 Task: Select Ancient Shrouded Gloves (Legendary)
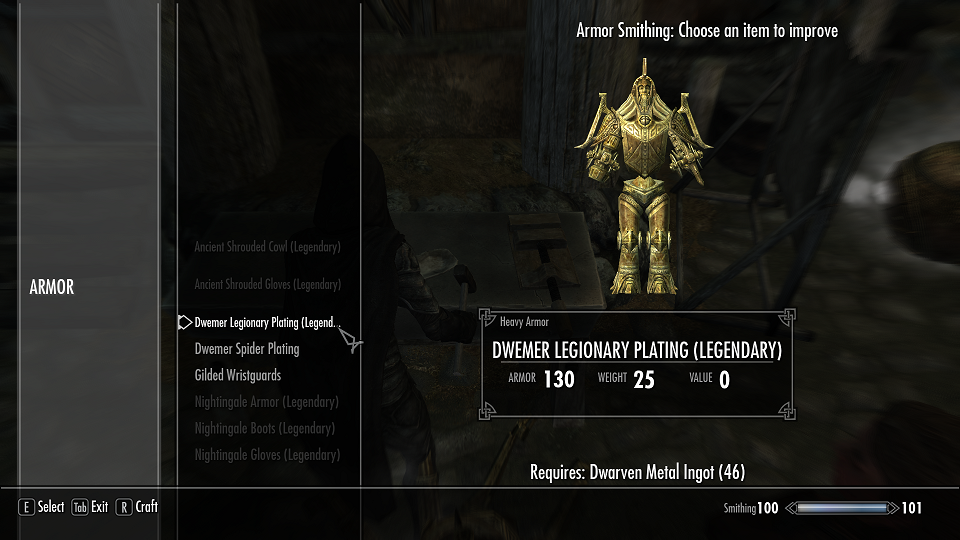click(x=267, y=285)
